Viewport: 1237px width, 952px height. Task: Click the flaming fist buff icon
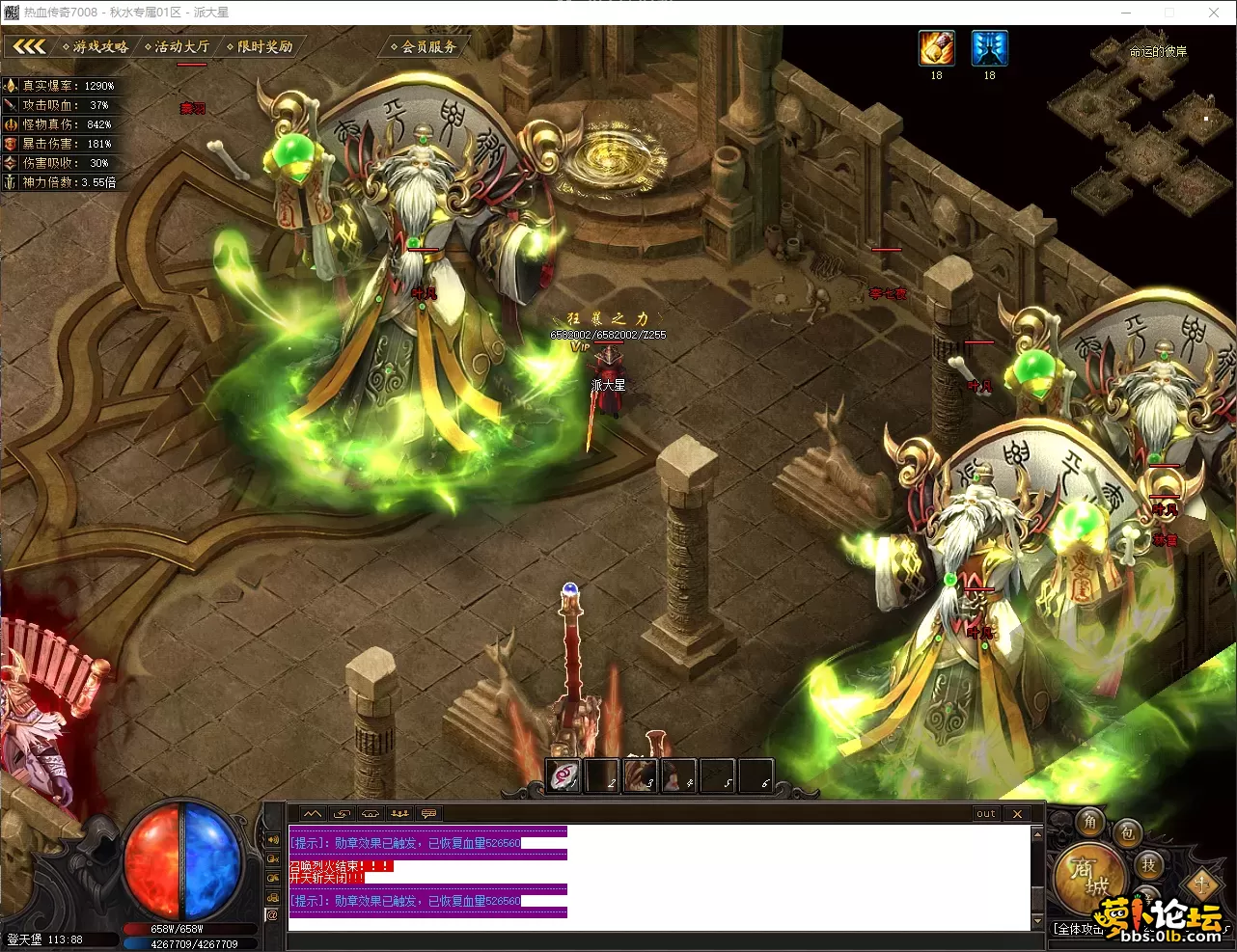(936, 48)
